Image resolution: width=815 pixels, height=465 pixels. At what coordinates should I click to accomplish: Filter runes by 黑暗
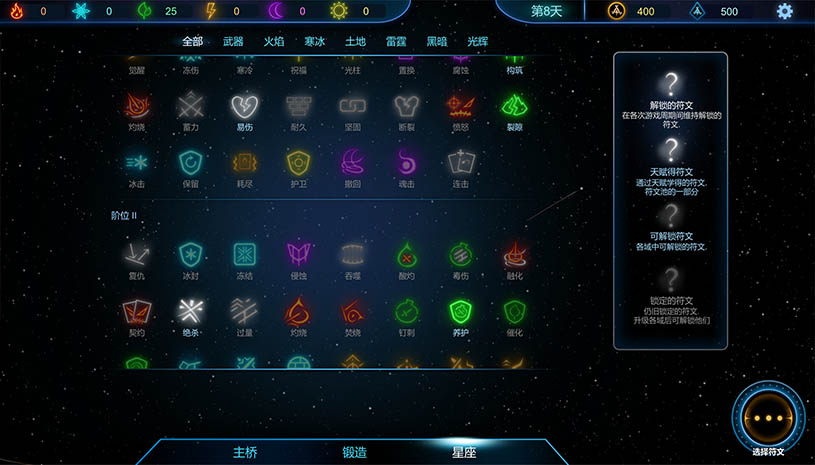[x=437, y=41]
